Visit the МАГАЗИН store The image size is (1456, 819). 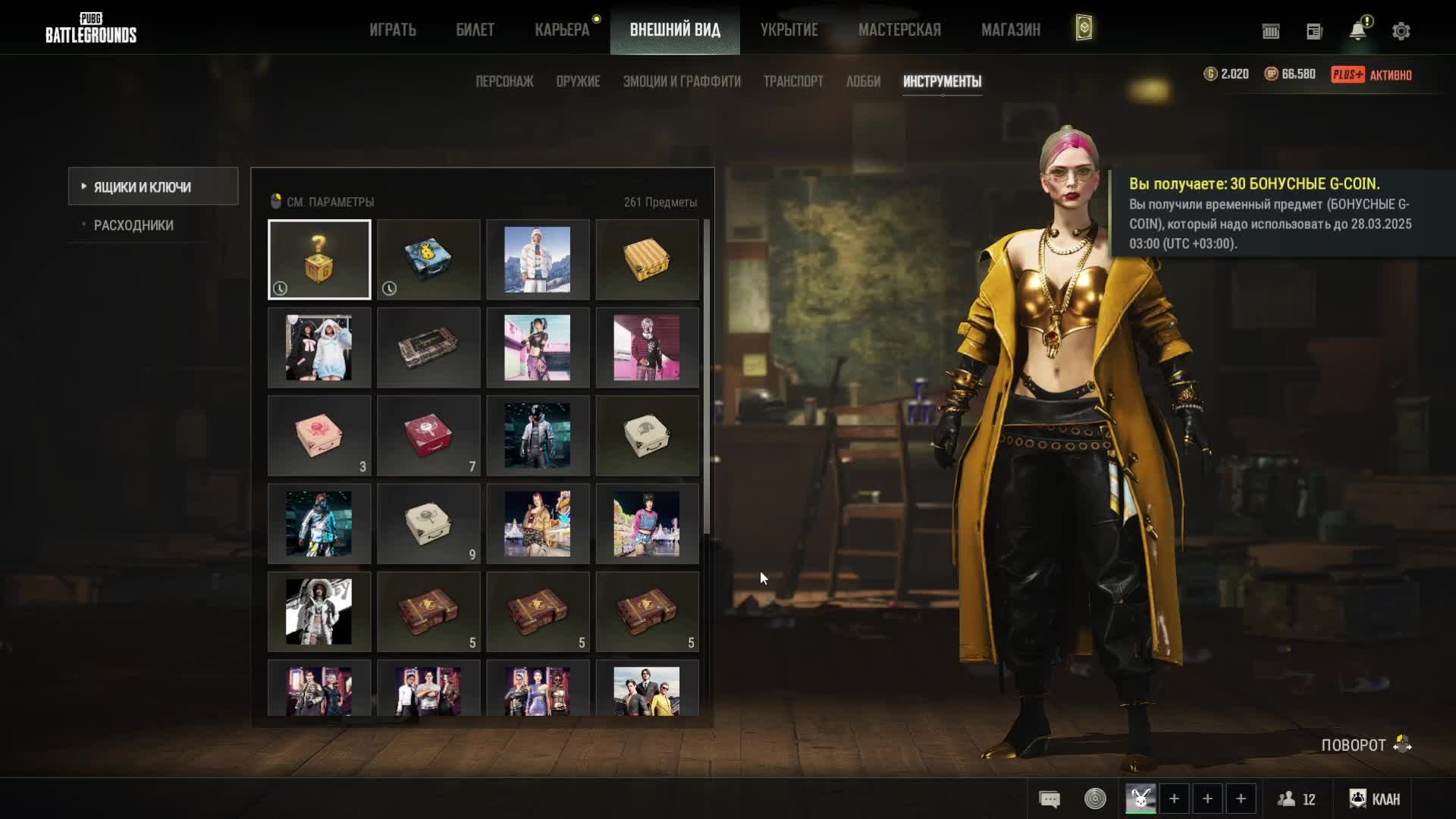click(1011, 30)
